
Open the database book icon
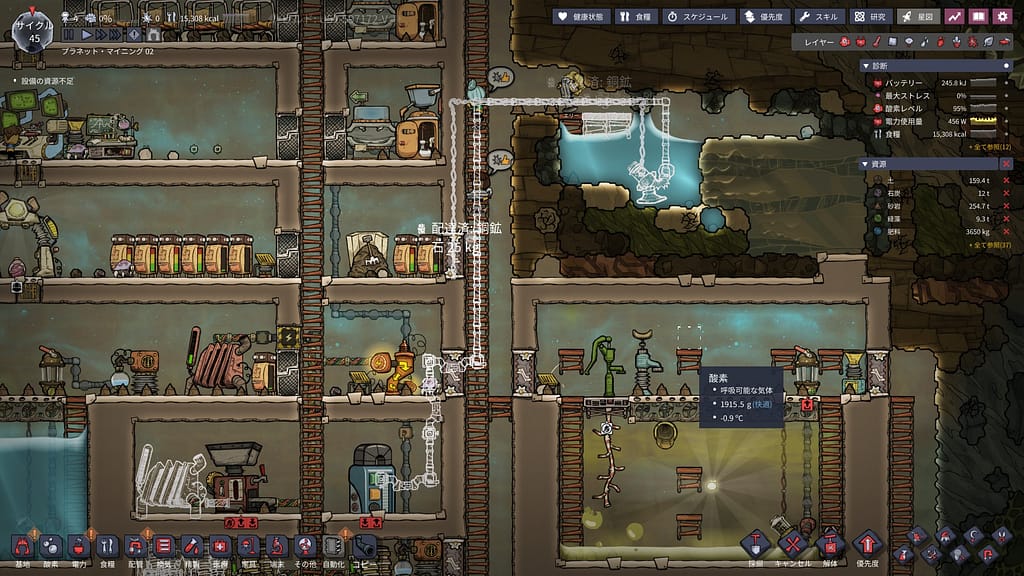tap(979, 16)
